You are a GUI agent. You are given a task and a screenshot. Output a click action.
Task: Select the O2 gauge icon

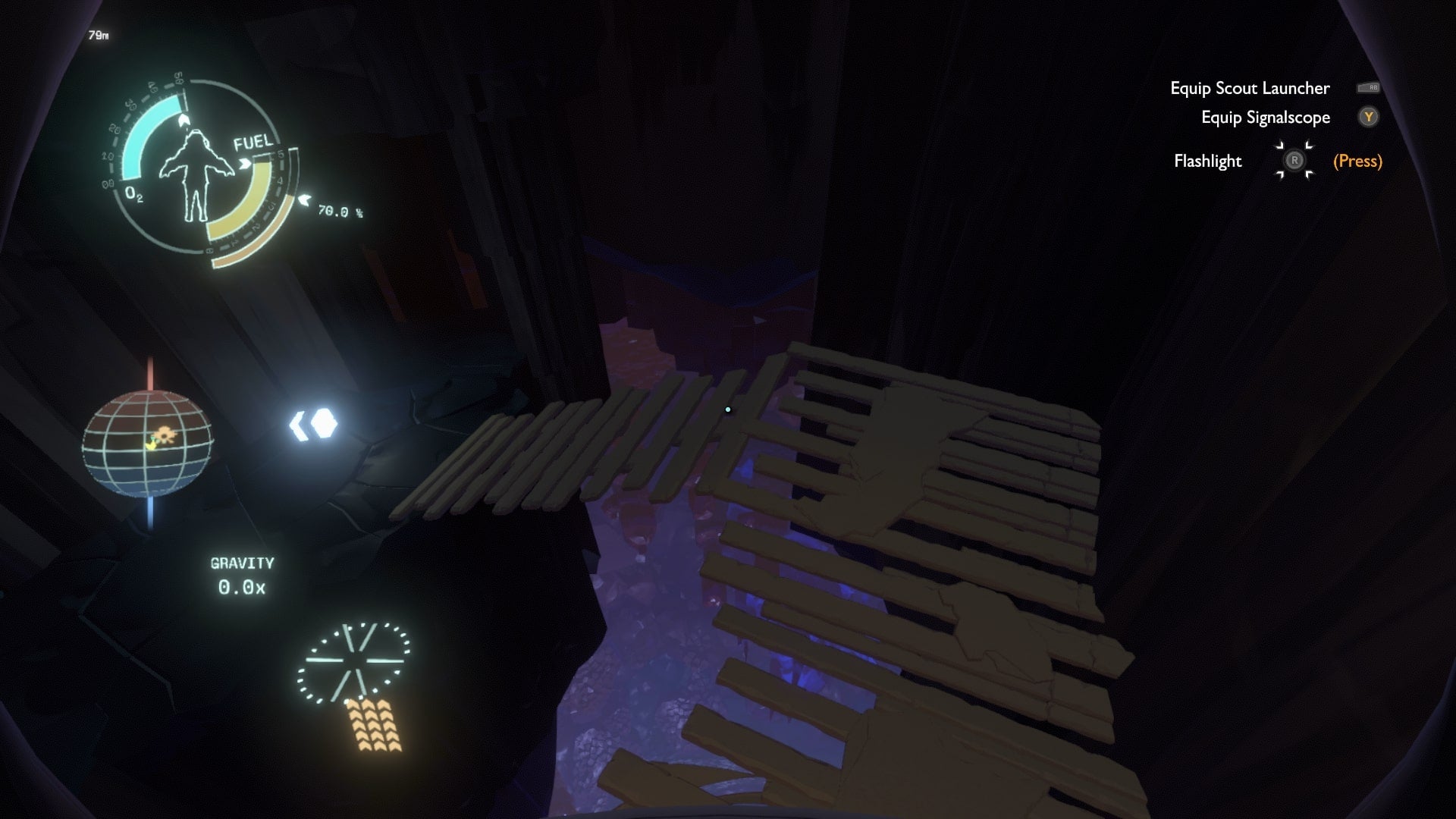[135, 194]
